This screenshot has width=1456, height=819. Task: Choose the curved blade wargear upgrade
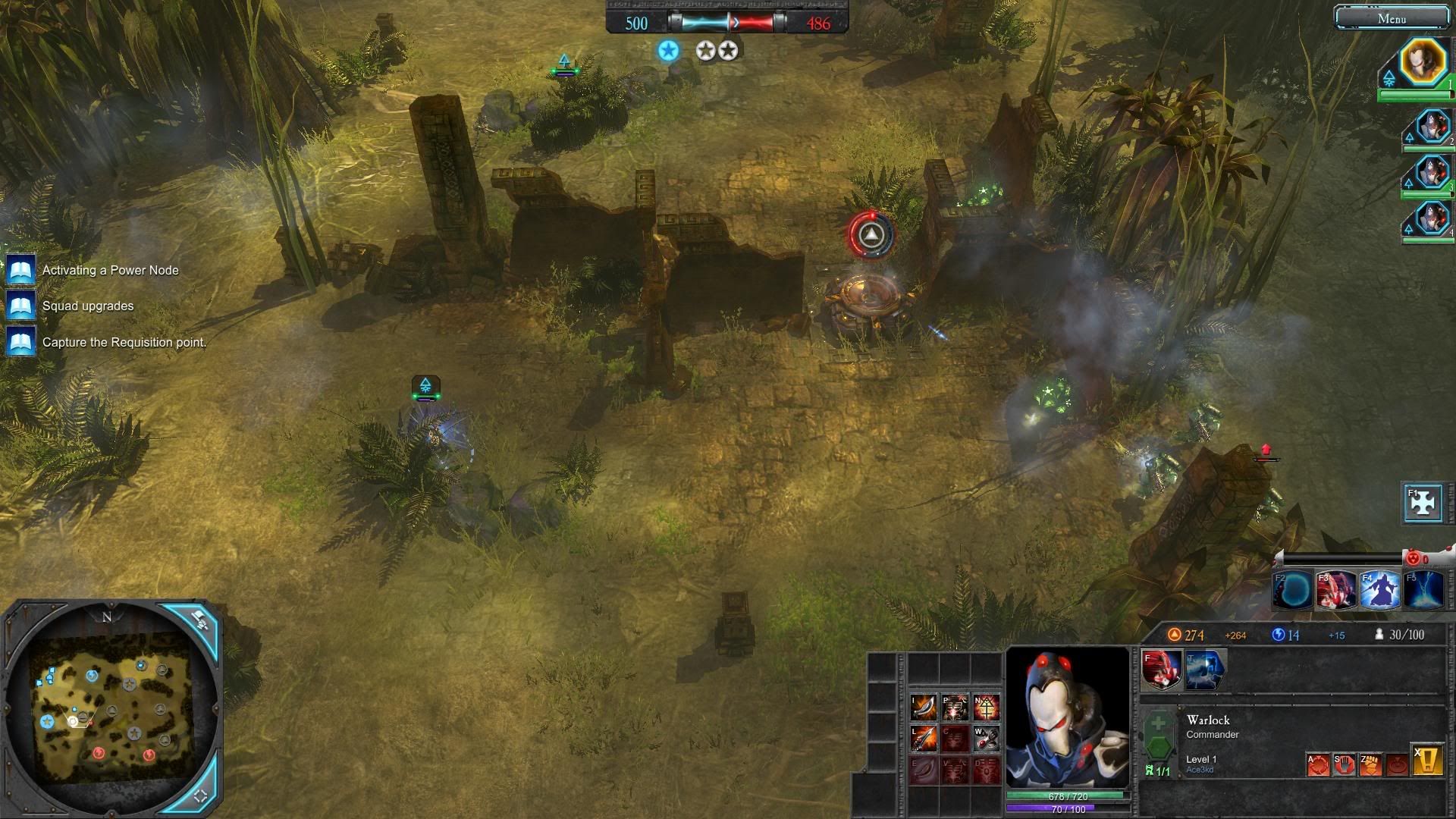click(x=924, y=707)
